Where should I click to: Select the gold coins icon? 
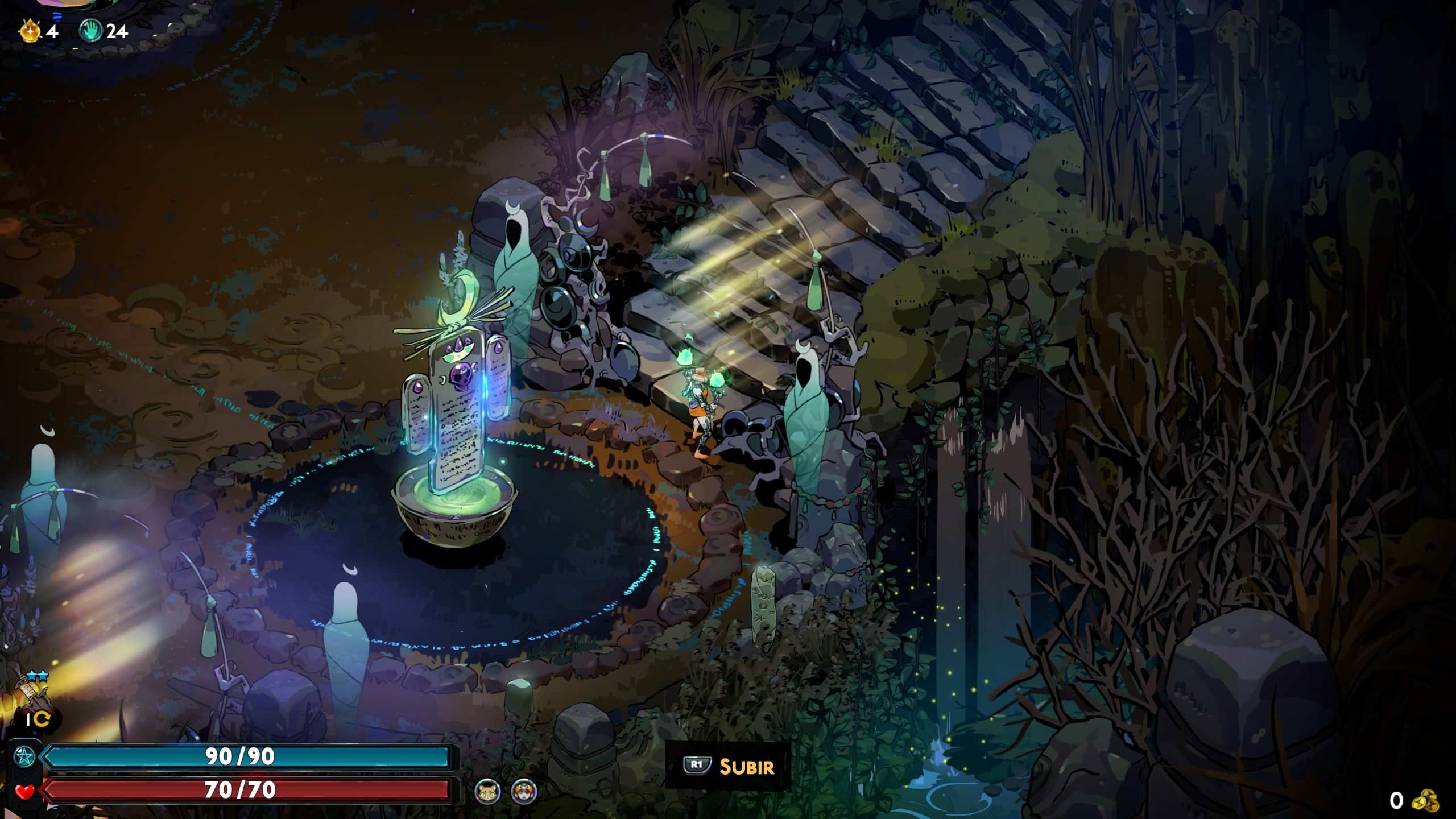coord(1425,801)
